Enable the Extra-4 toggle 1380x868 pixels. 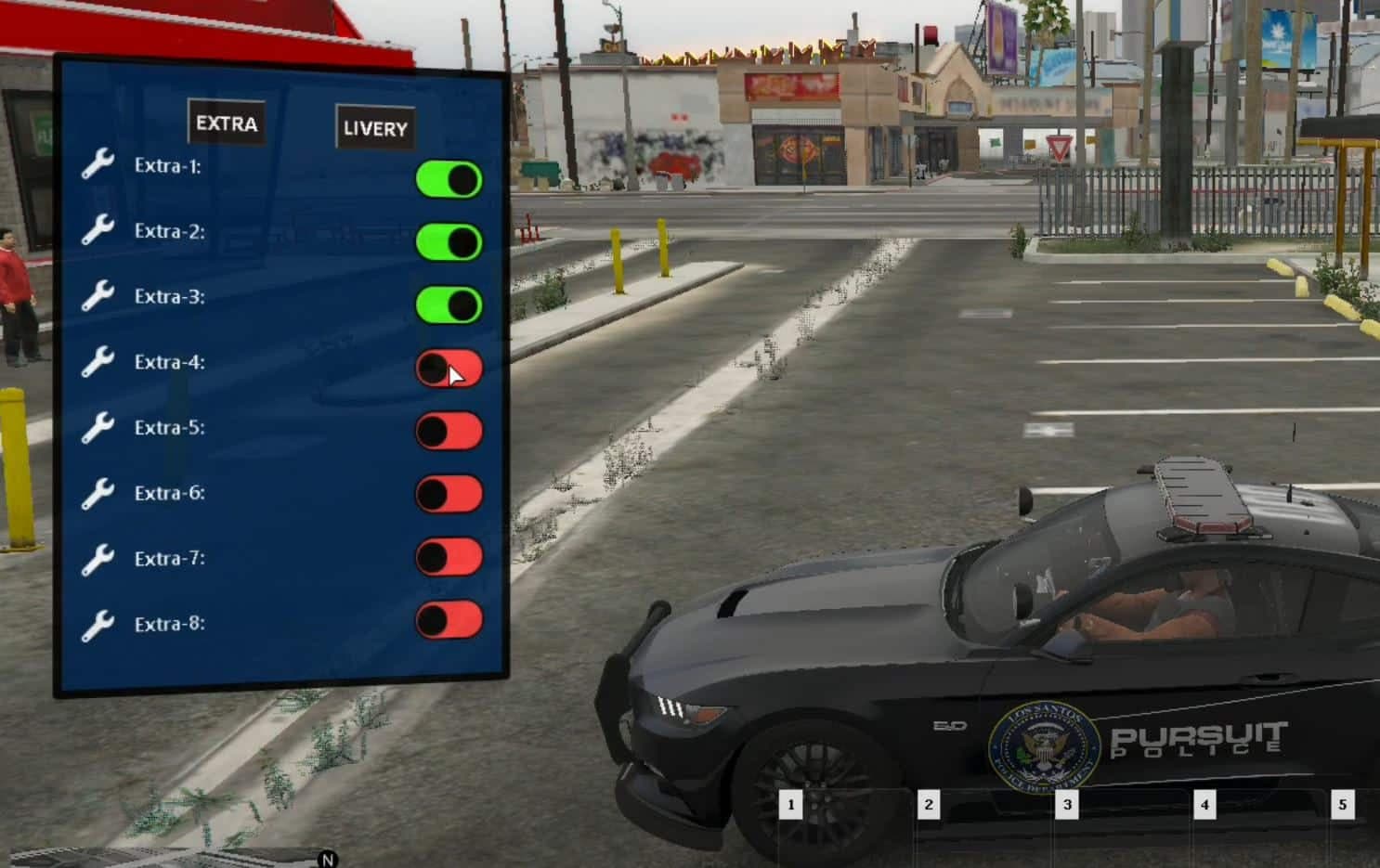point(449,368)
